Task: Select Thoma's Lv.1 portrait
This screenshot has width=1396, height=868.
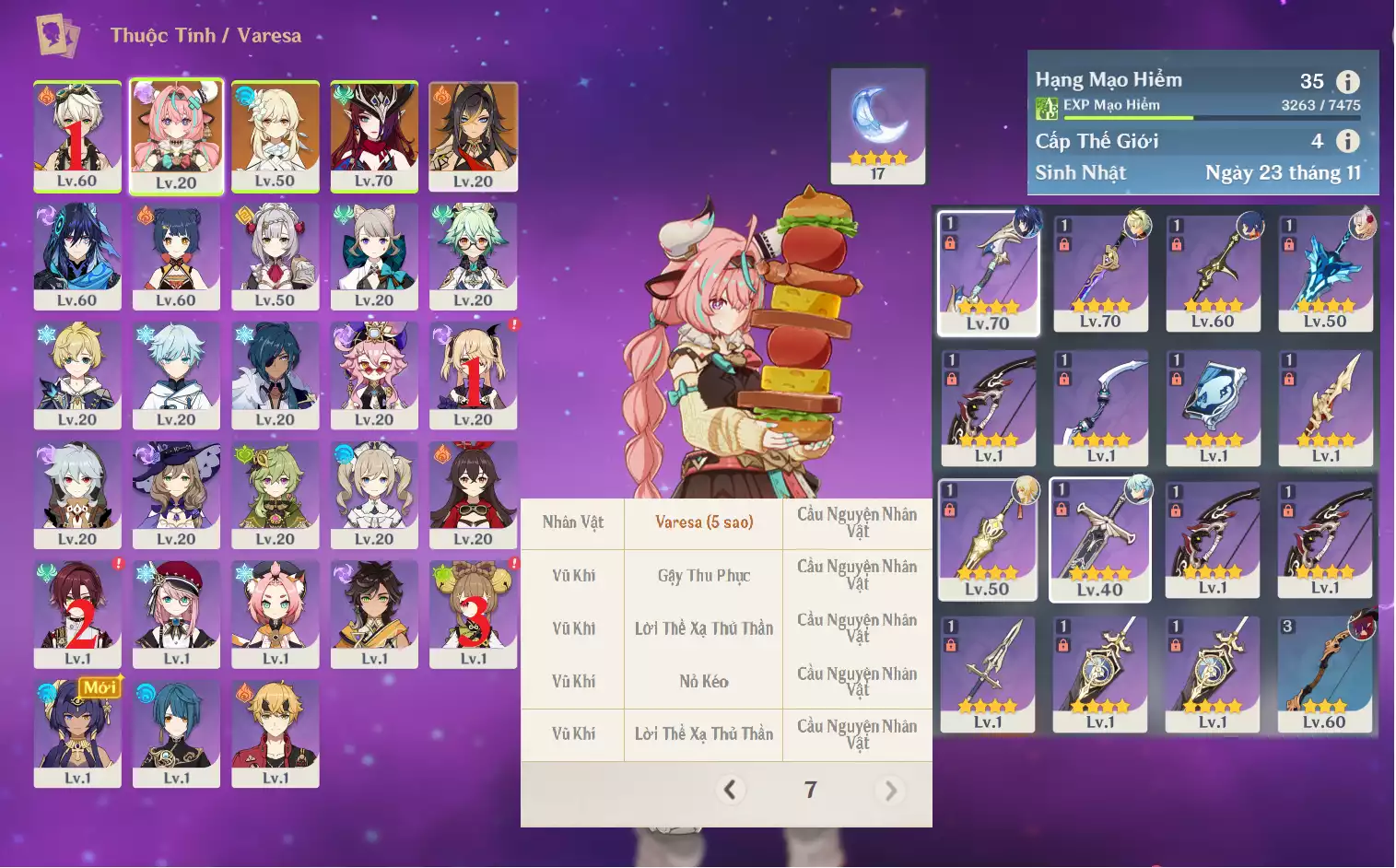Action: point(275,733)
